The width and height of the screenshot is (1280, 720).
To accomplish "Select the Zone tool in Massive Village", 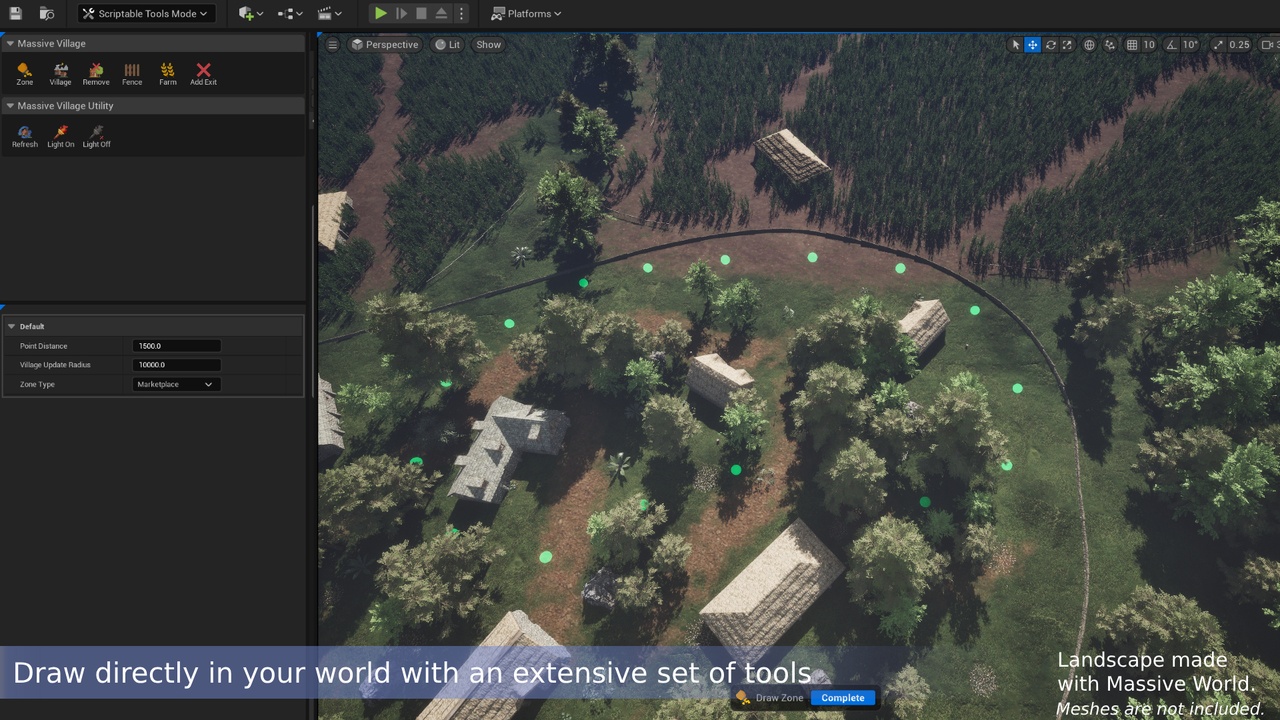I will click(24, 72).
